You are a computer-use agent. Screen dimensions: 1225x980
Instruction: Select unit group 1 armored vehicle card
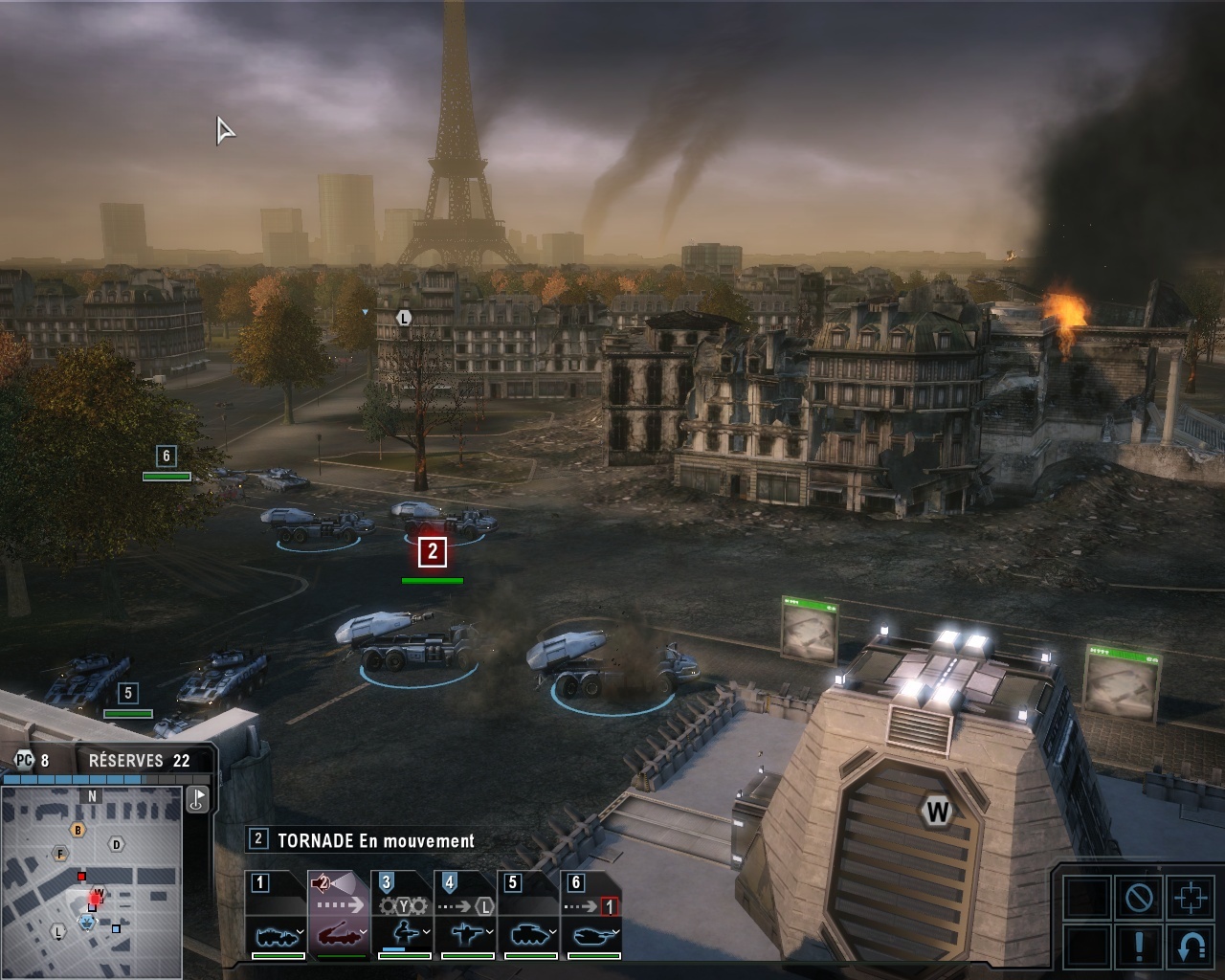tap(278, 916)
